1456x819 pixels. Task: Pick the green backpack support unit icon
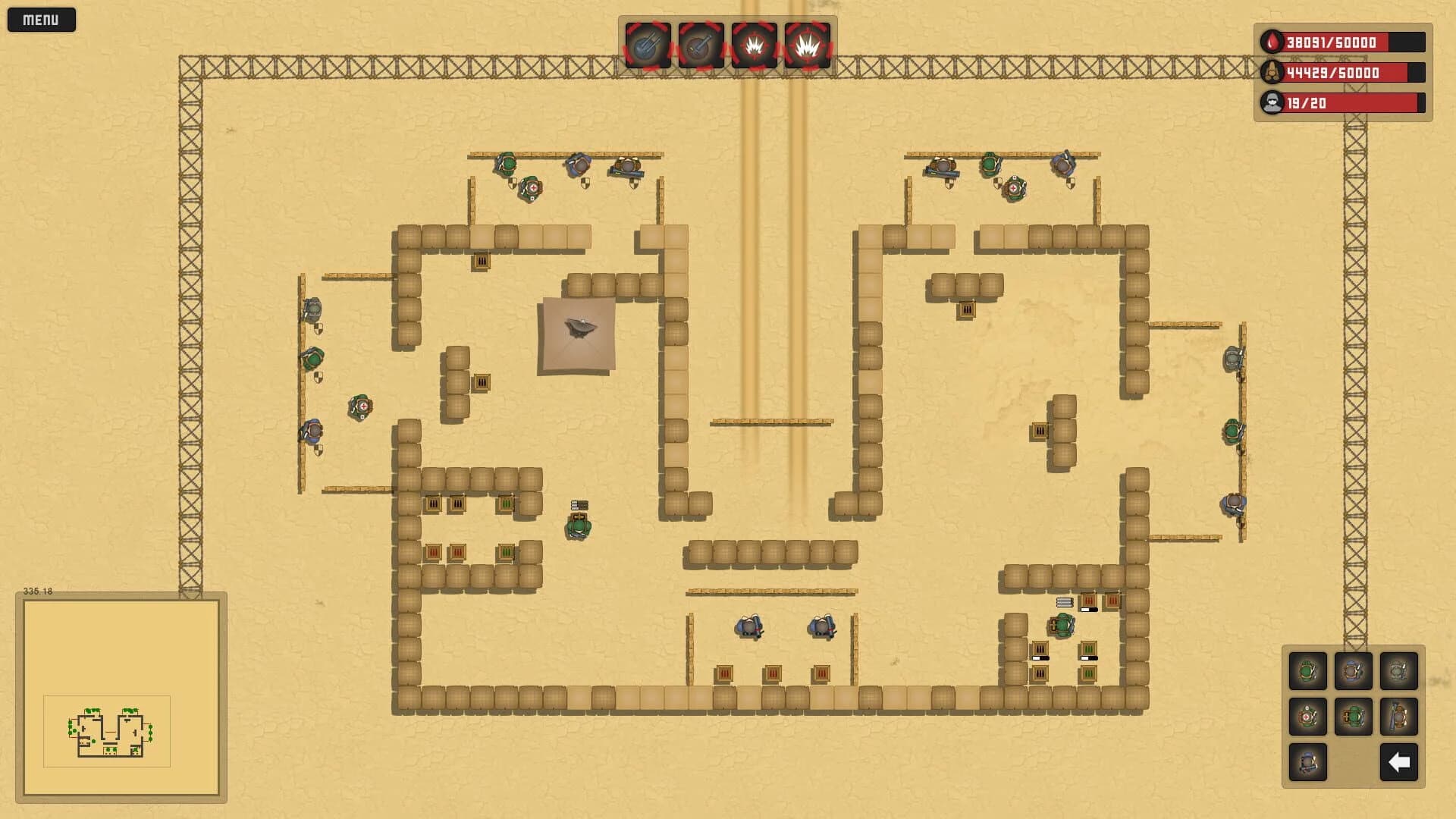[x=1353, y=717]
